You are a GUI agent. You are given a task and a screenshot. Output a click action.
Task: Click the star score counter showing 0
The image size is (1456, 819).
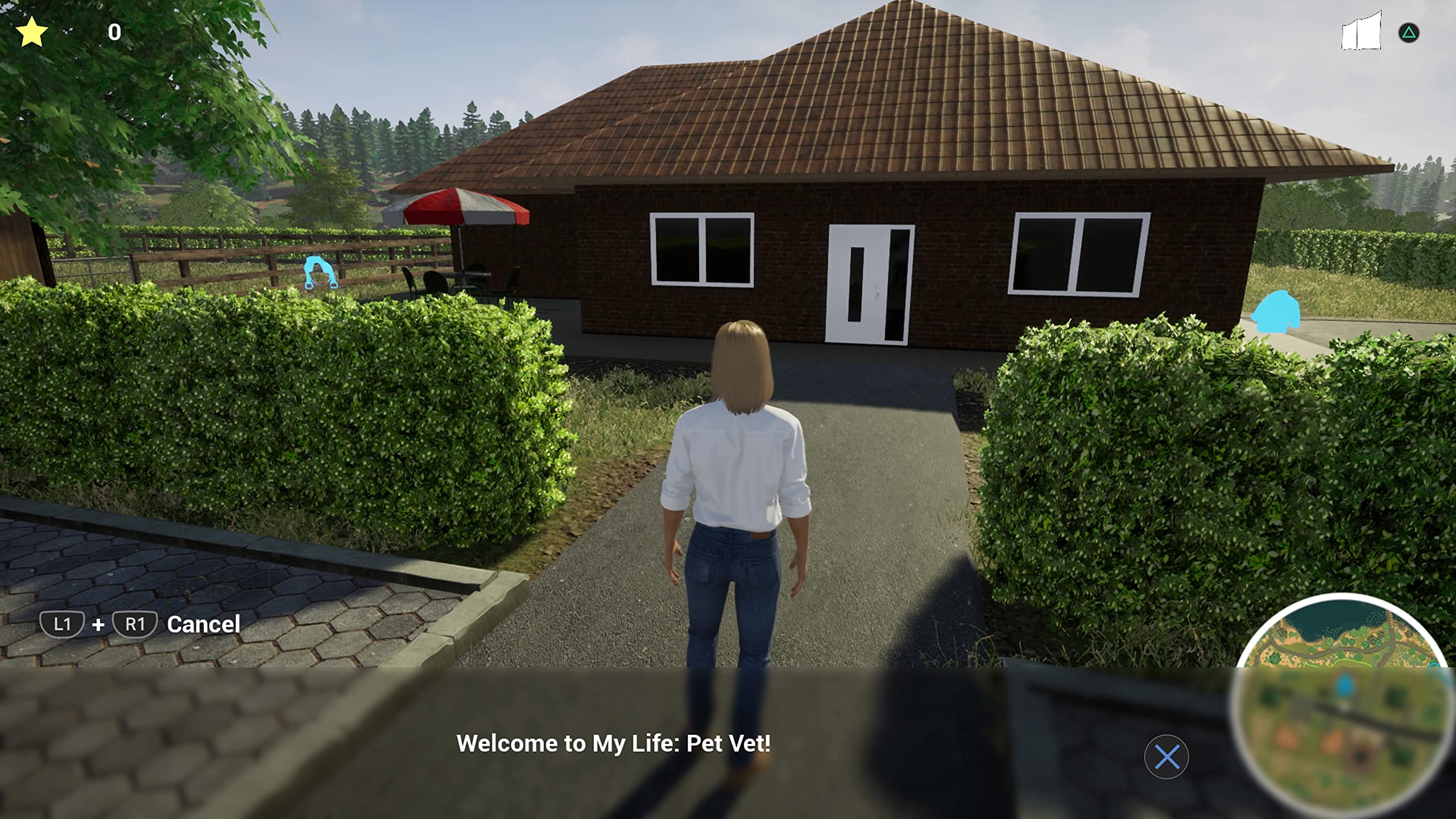click(x=114, y=32)
